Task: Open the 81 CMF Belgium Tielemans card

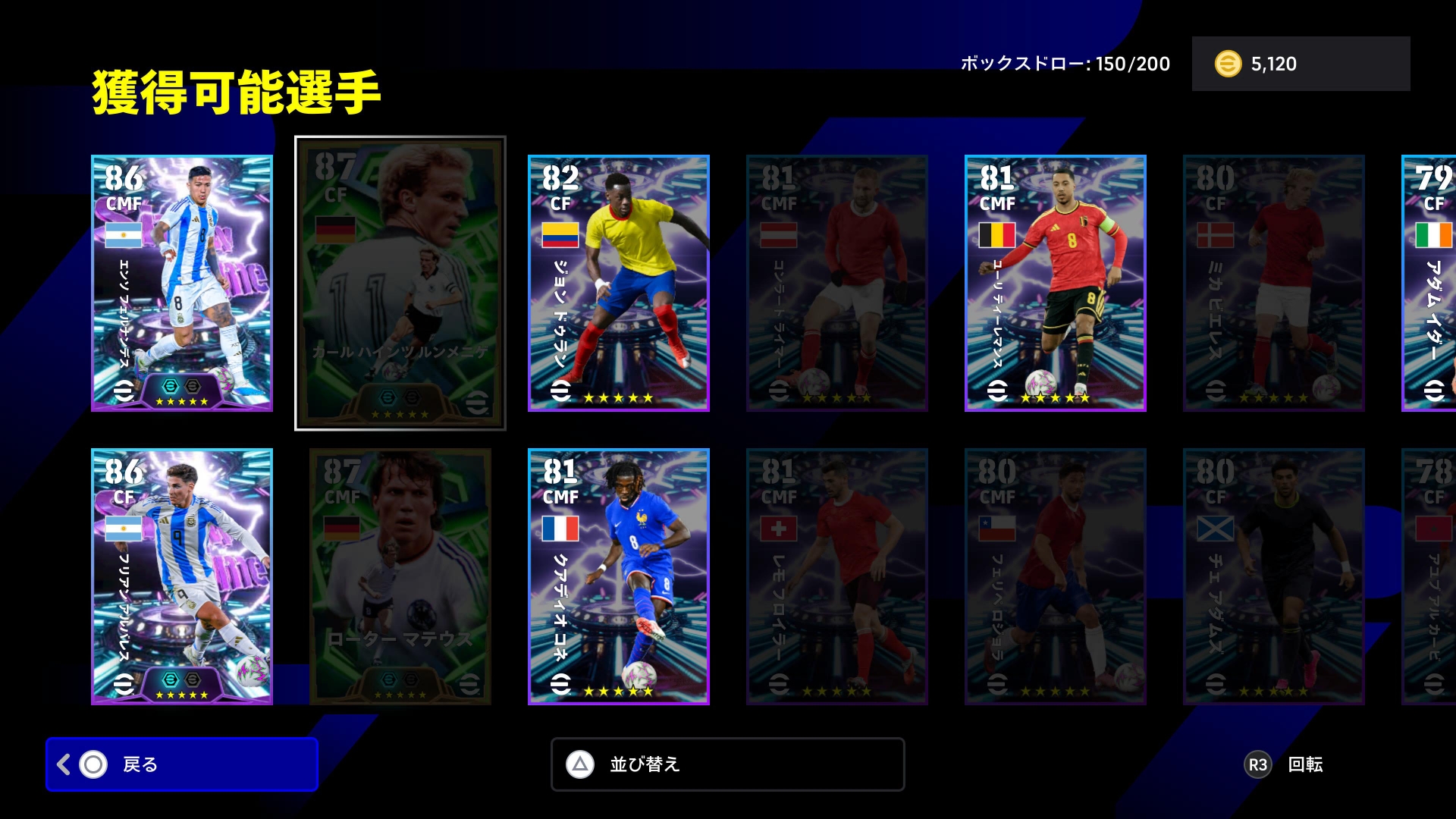Action: pos(1056,284)
